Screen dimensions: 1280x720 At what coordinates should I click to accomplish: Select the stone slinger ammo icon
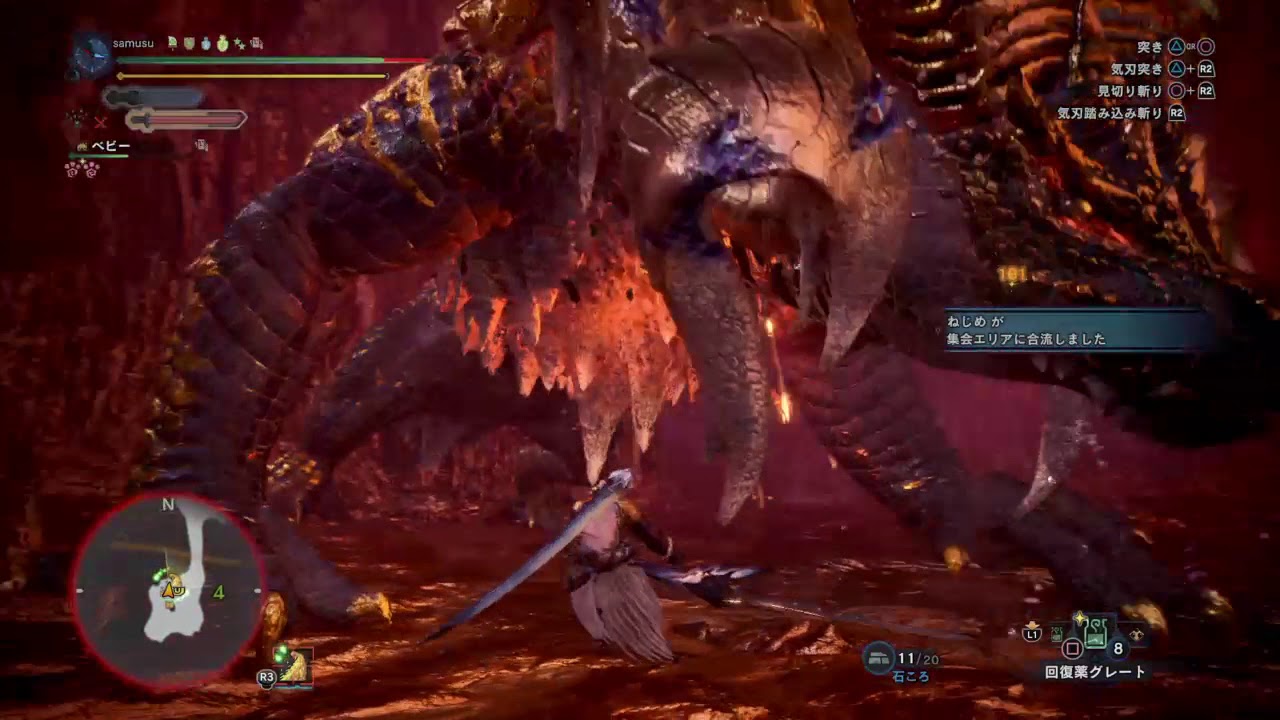pos(881,657)
